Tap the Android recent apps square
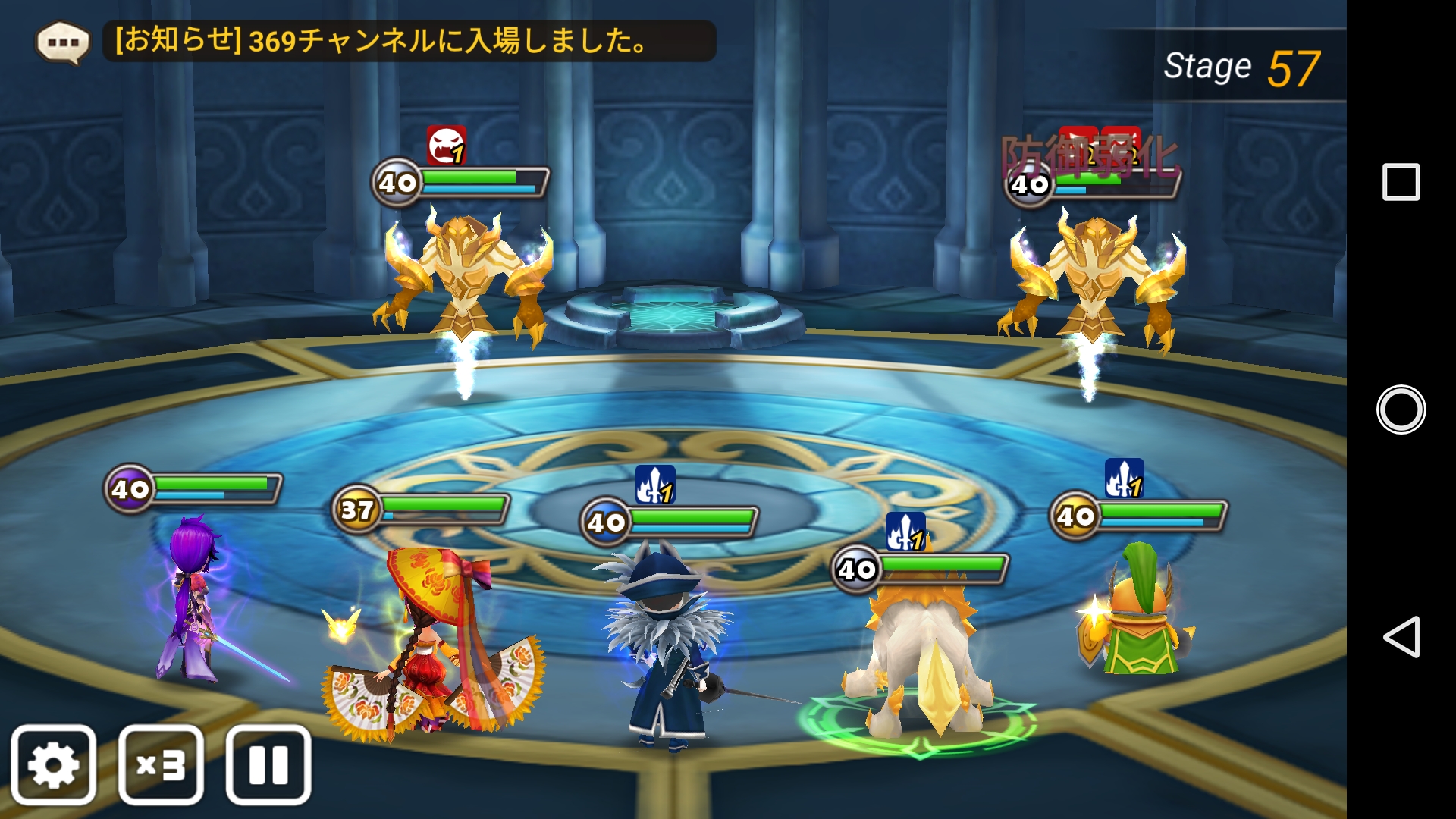Image resolution: width=1456 pixels, height=819 pixels. [x=1401, y=182]
